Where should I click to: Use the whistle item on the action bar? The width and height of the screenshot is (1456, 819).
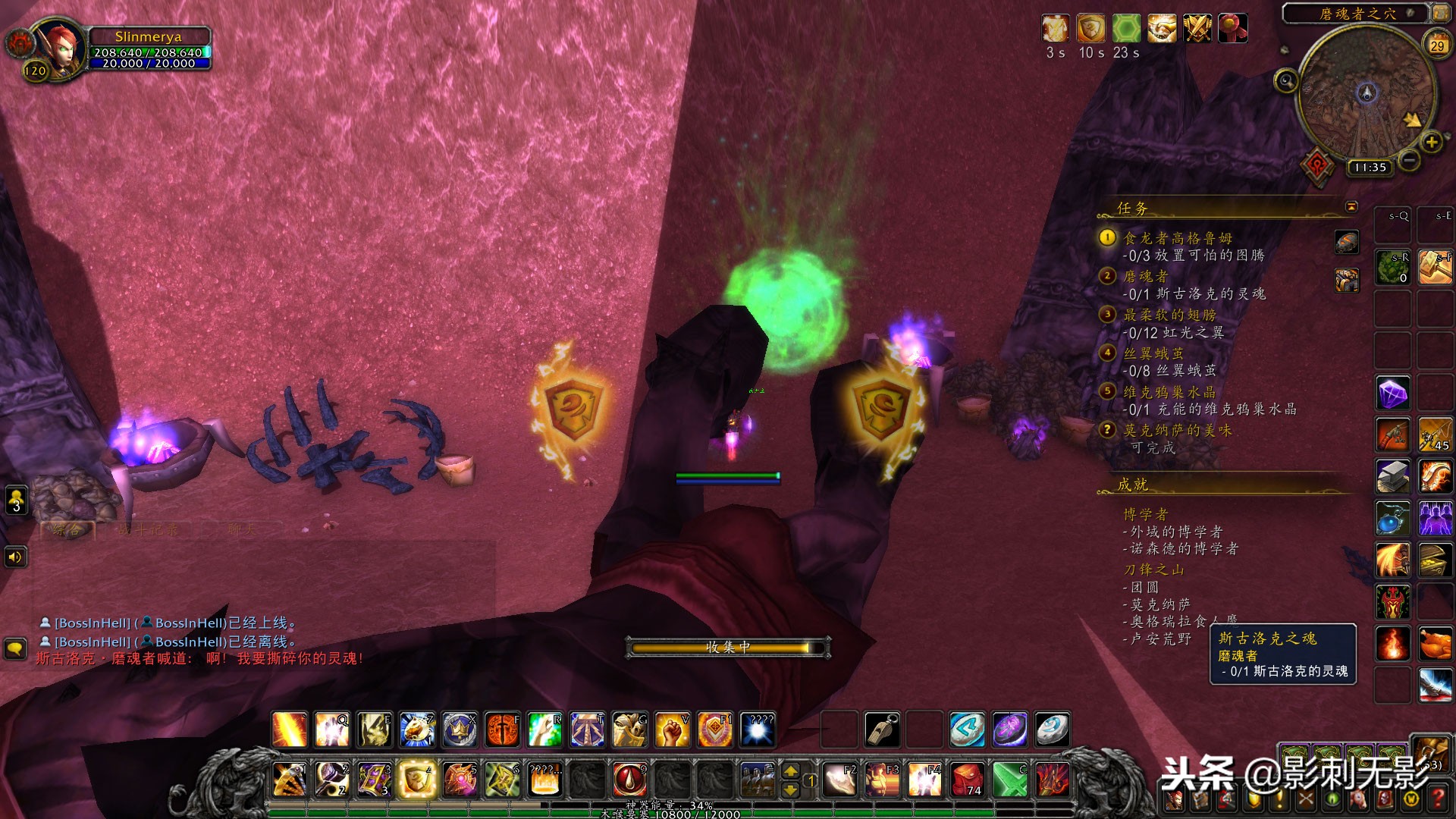(x=882, y=730)
